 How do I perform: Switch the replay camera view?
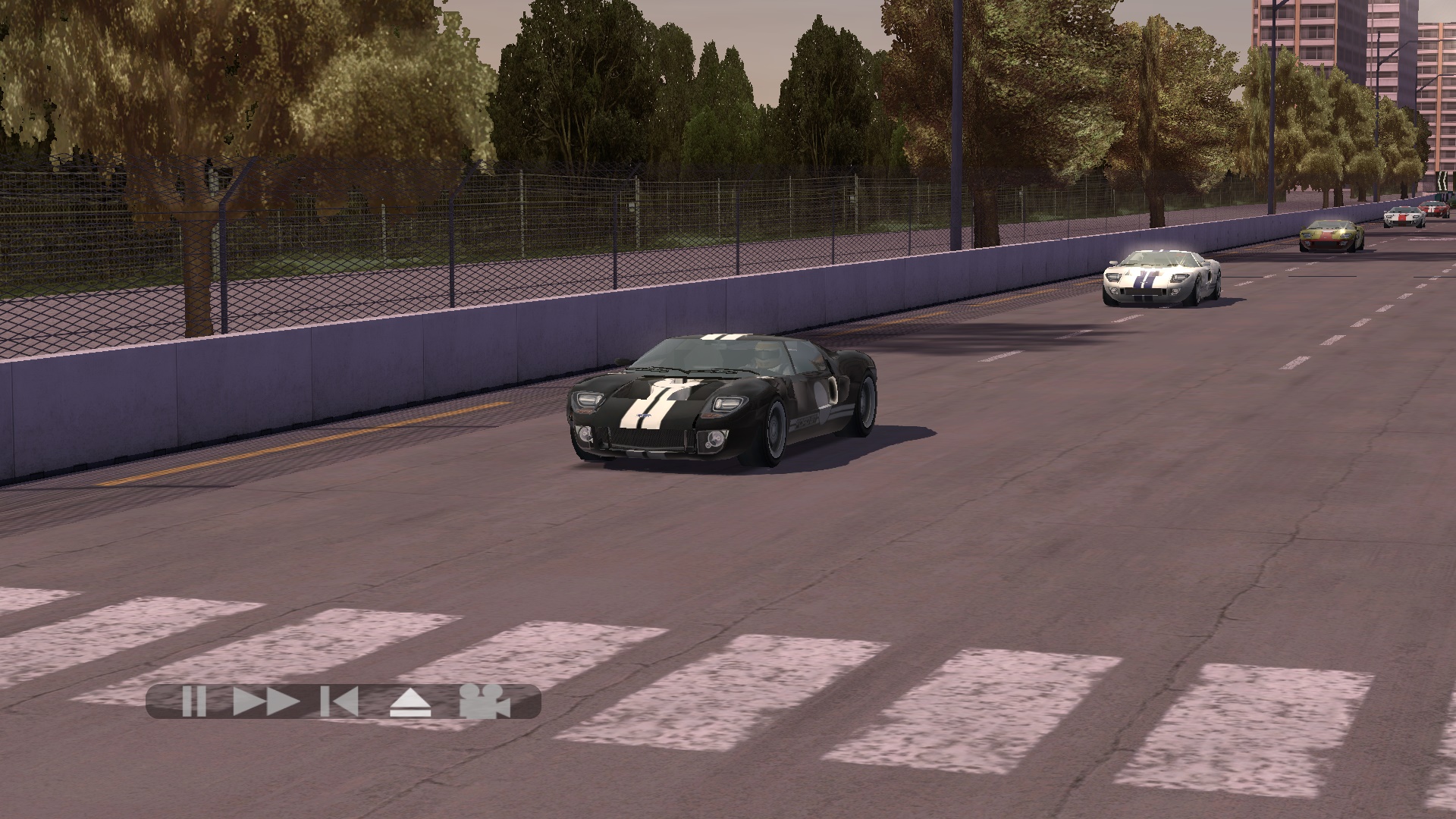[x=485, y=701]
